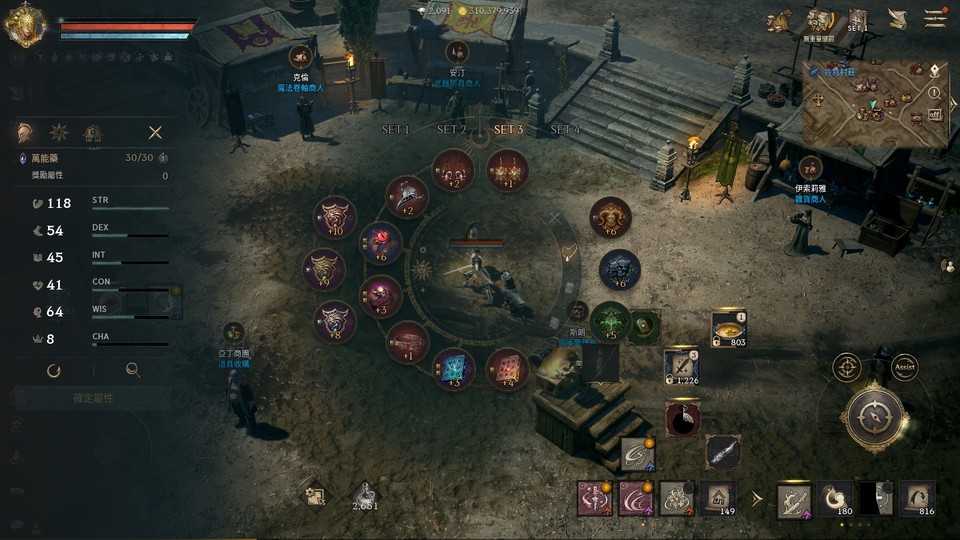
Task: Use the return-home scroll with 149 count
Action: click(x=717, y=496)
